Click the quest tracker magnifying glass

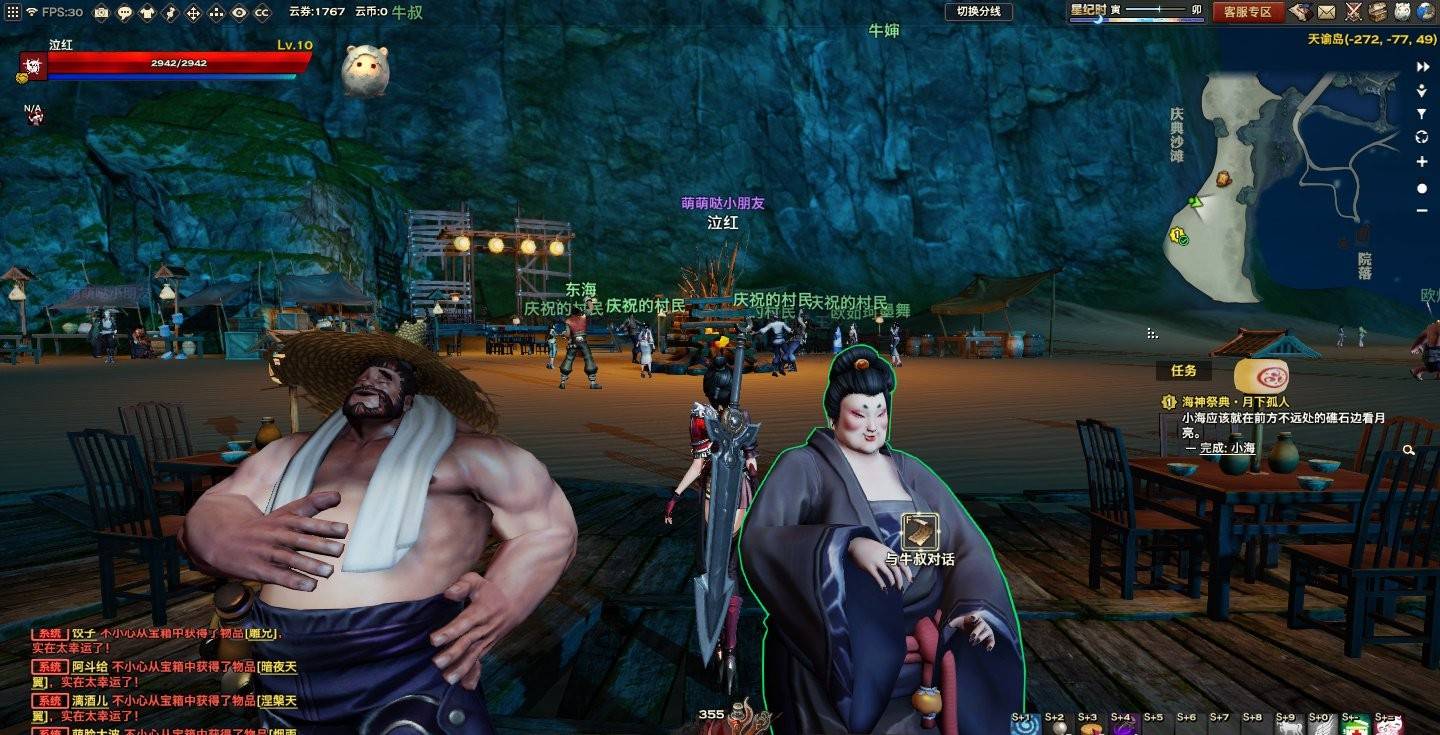click(x=1408, y=451)
